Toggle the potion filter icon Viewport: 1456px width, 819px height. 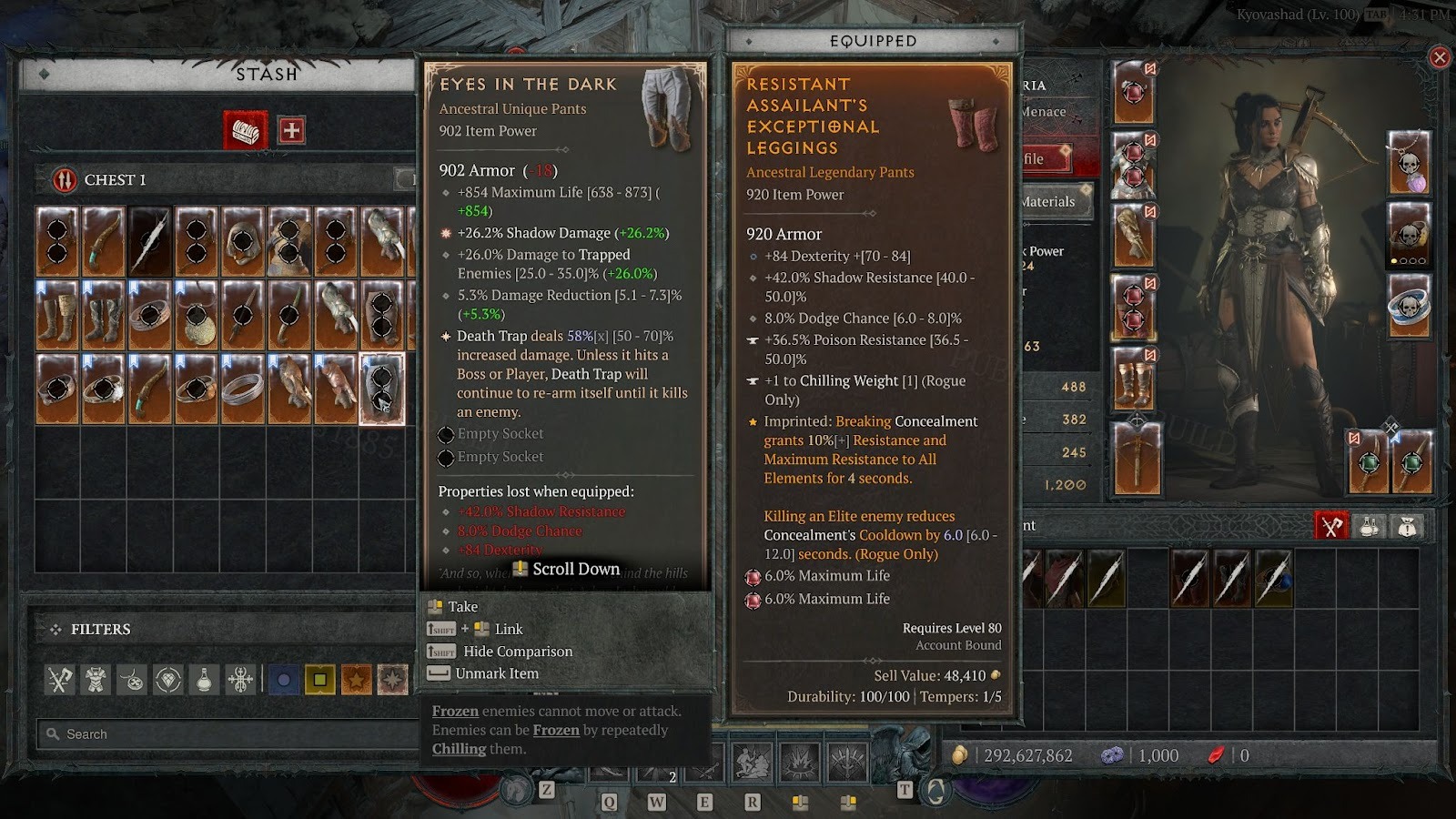pyautogui.click(x=205, y=679)
